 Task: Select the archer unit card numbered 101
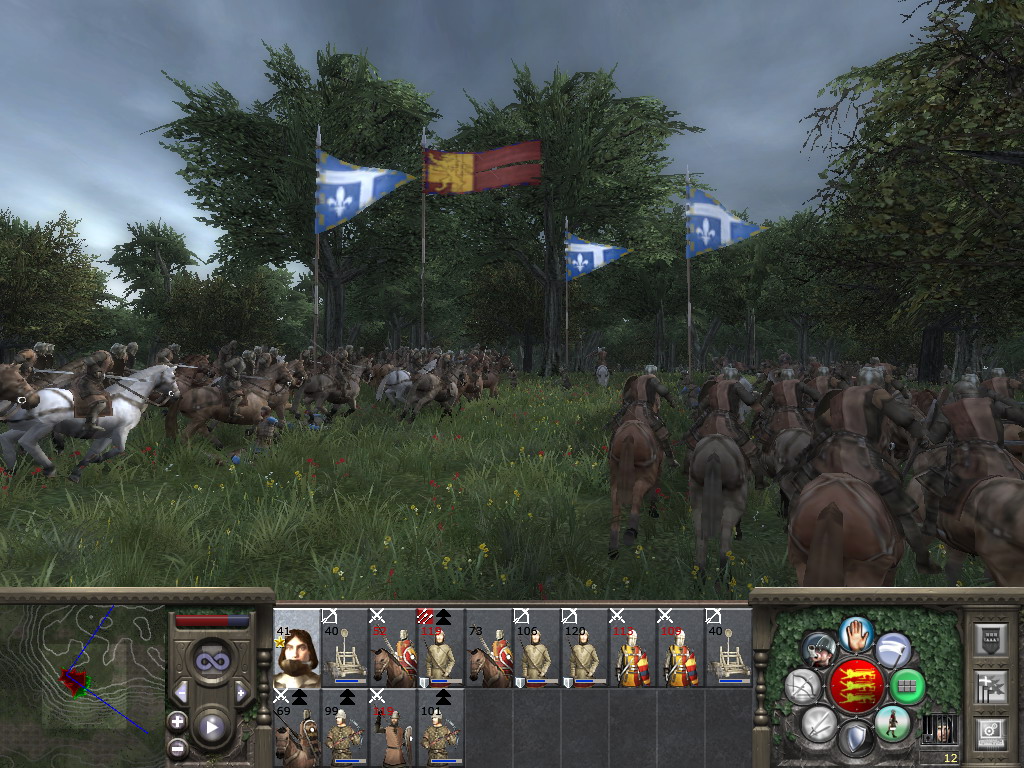tap(441, 728)
